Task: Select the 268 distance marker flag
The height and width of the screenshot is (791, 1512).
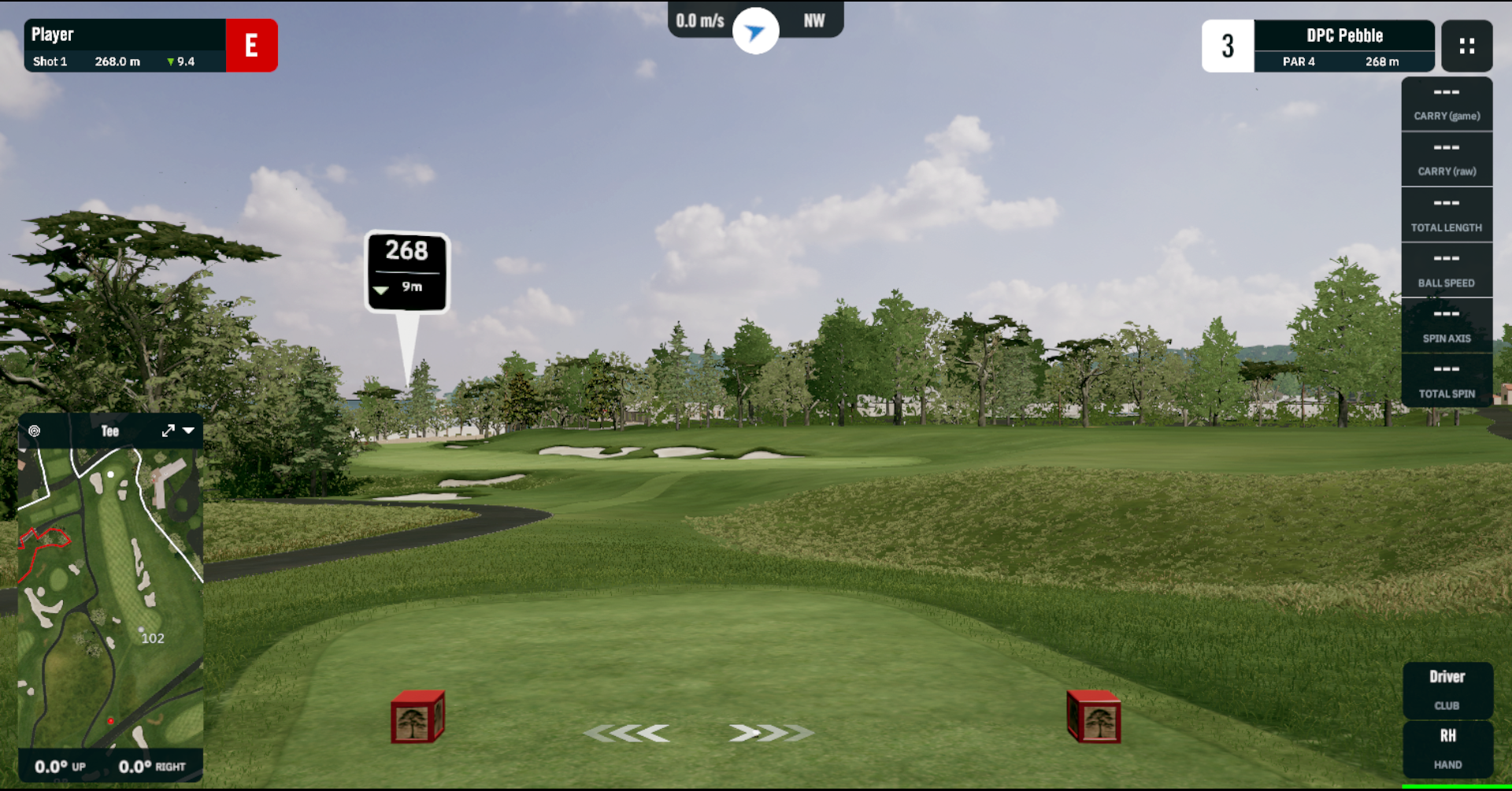Action: 407,271
